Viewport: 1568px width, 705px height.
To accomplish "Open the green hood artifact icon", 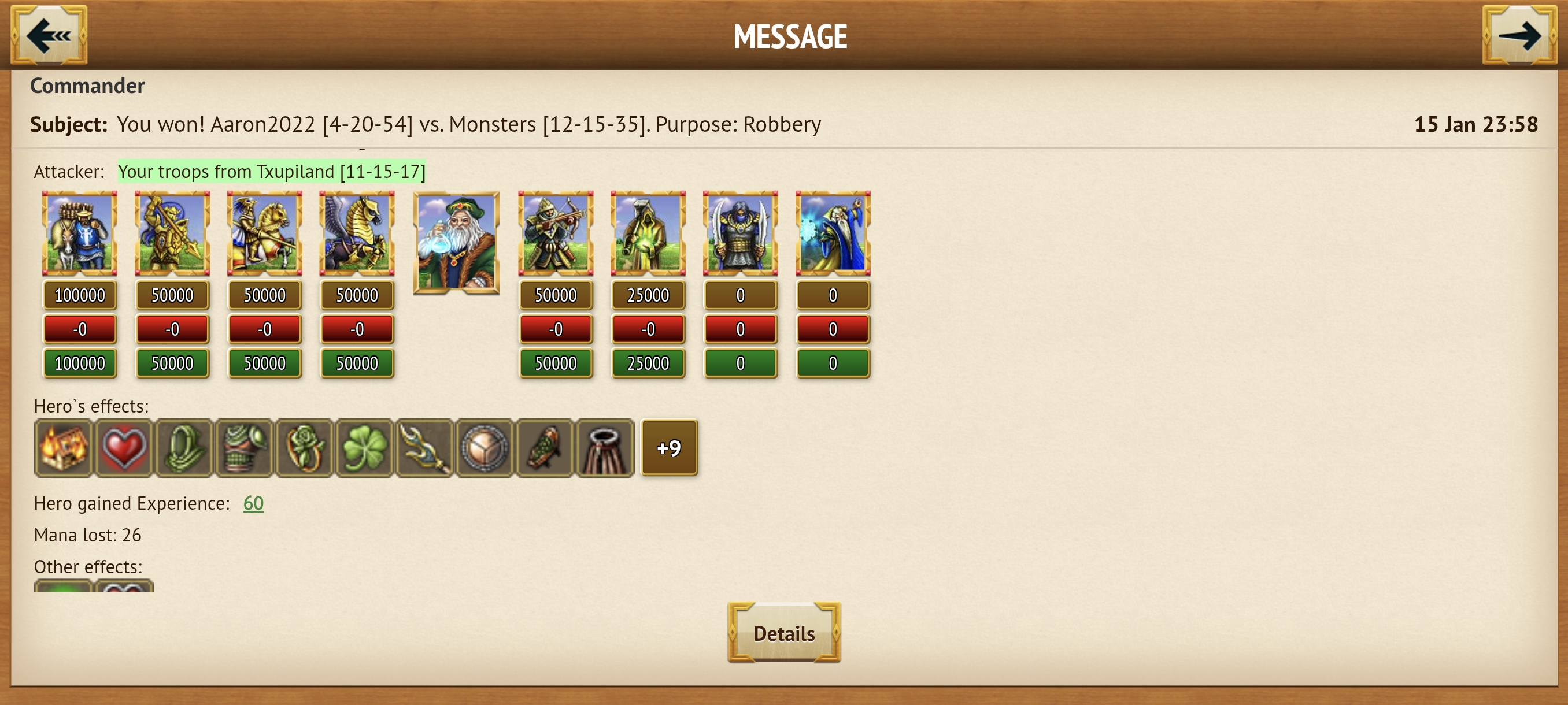I will point(183,448).
